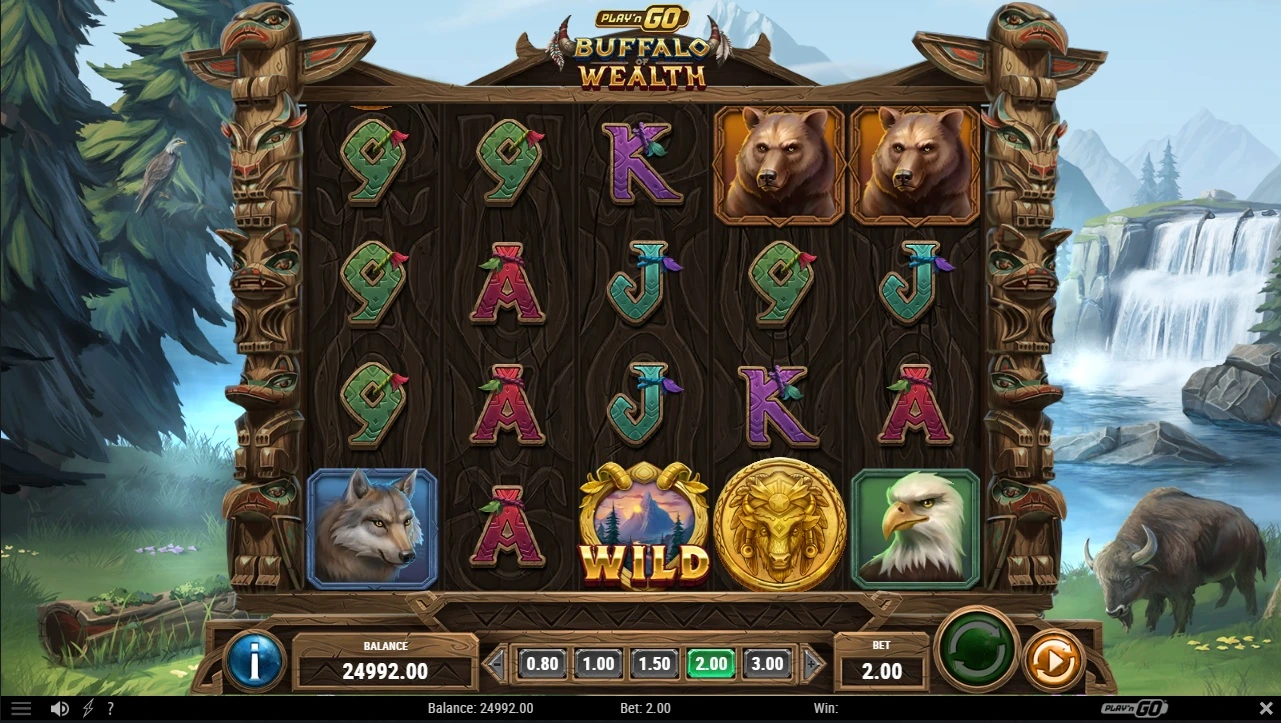Select the 0.80 bet value
The width and height of the screenshot is (1281, 723).
pos(542,663)
